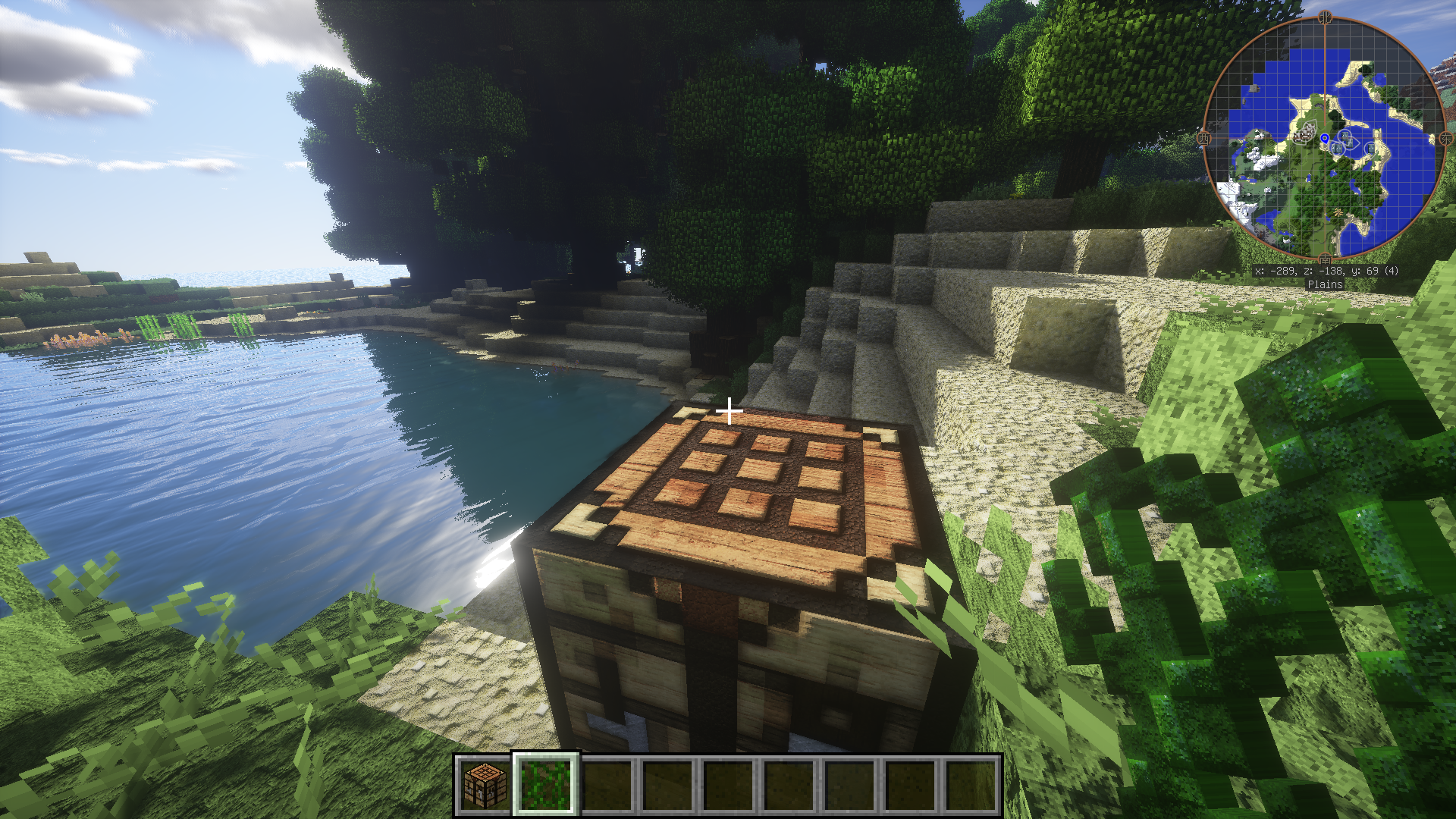
Task: Select the leaves block hotbar slot
Action: pyautogui.click(x=546, y=785)
